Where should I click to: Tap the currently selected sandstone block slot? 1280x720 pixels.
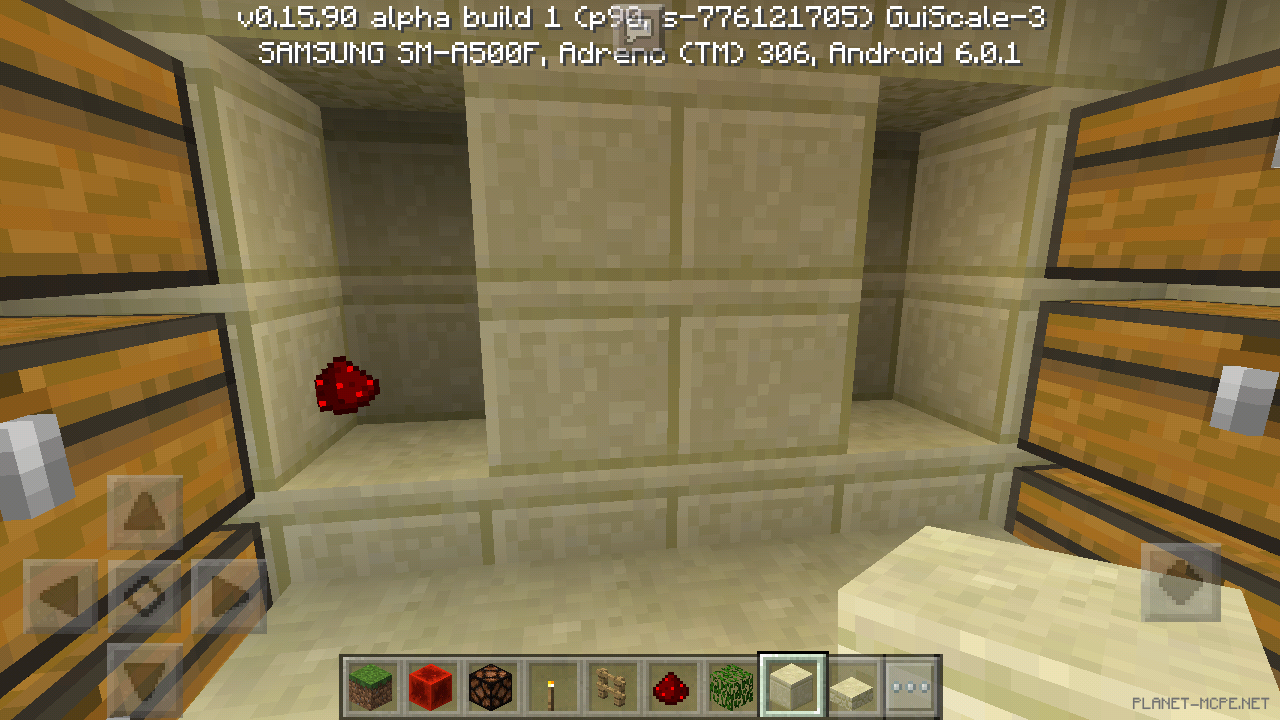(x=792, y=683)
